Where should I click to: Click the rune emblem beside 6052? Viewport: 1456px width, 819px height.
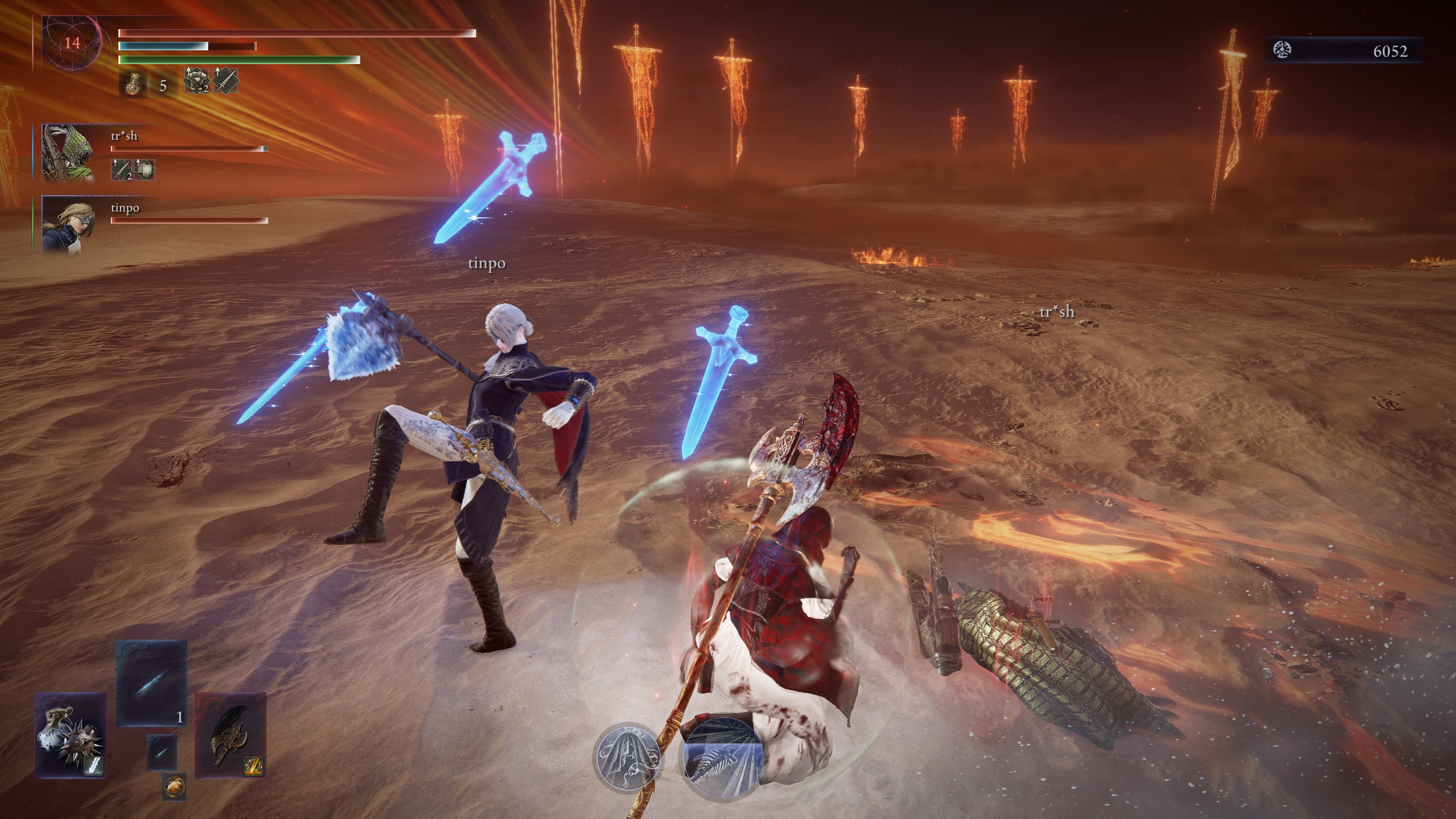1283,50
